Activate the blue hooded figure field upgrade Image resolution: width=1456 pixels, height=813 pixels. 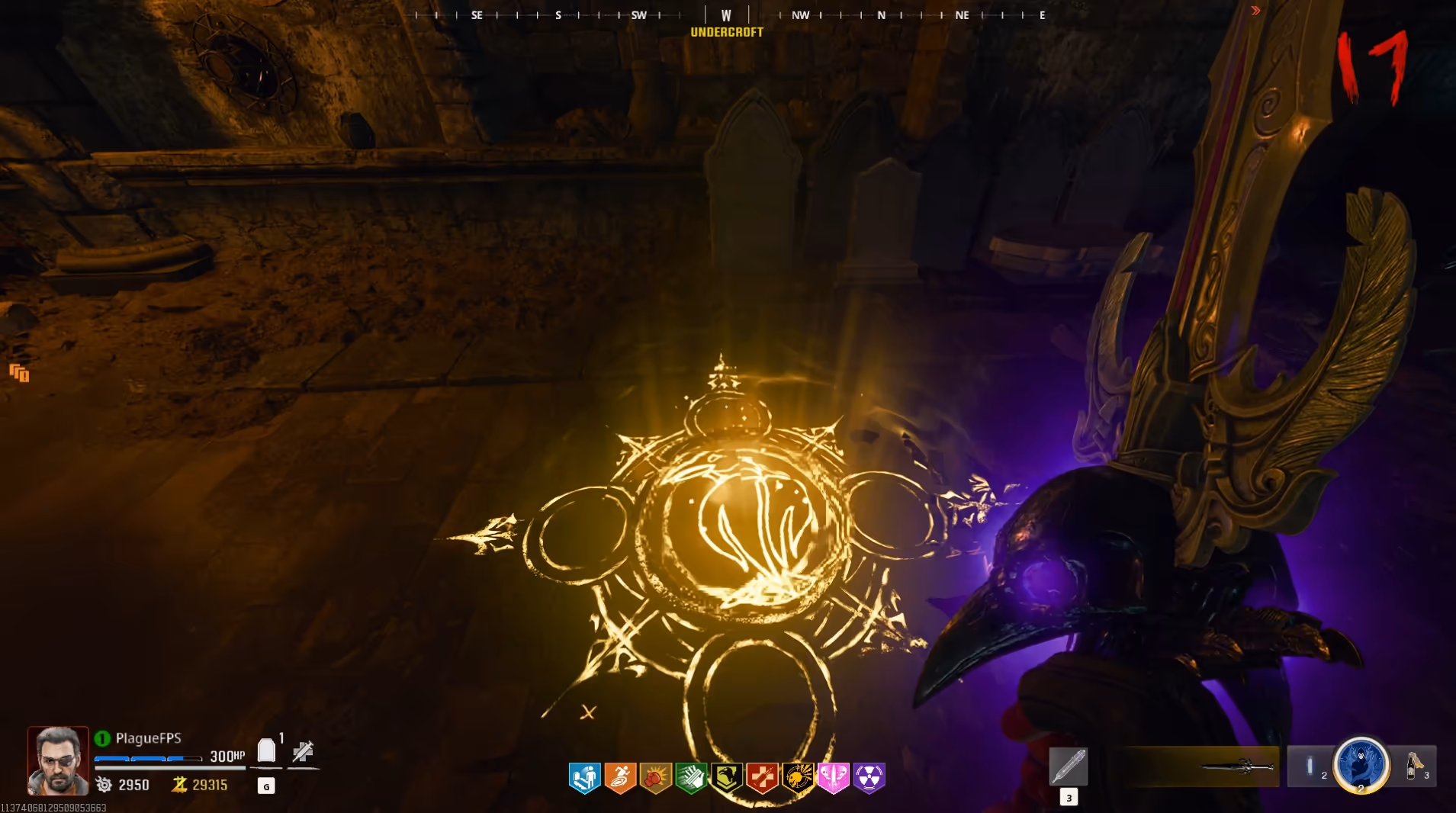(1361, 764)
